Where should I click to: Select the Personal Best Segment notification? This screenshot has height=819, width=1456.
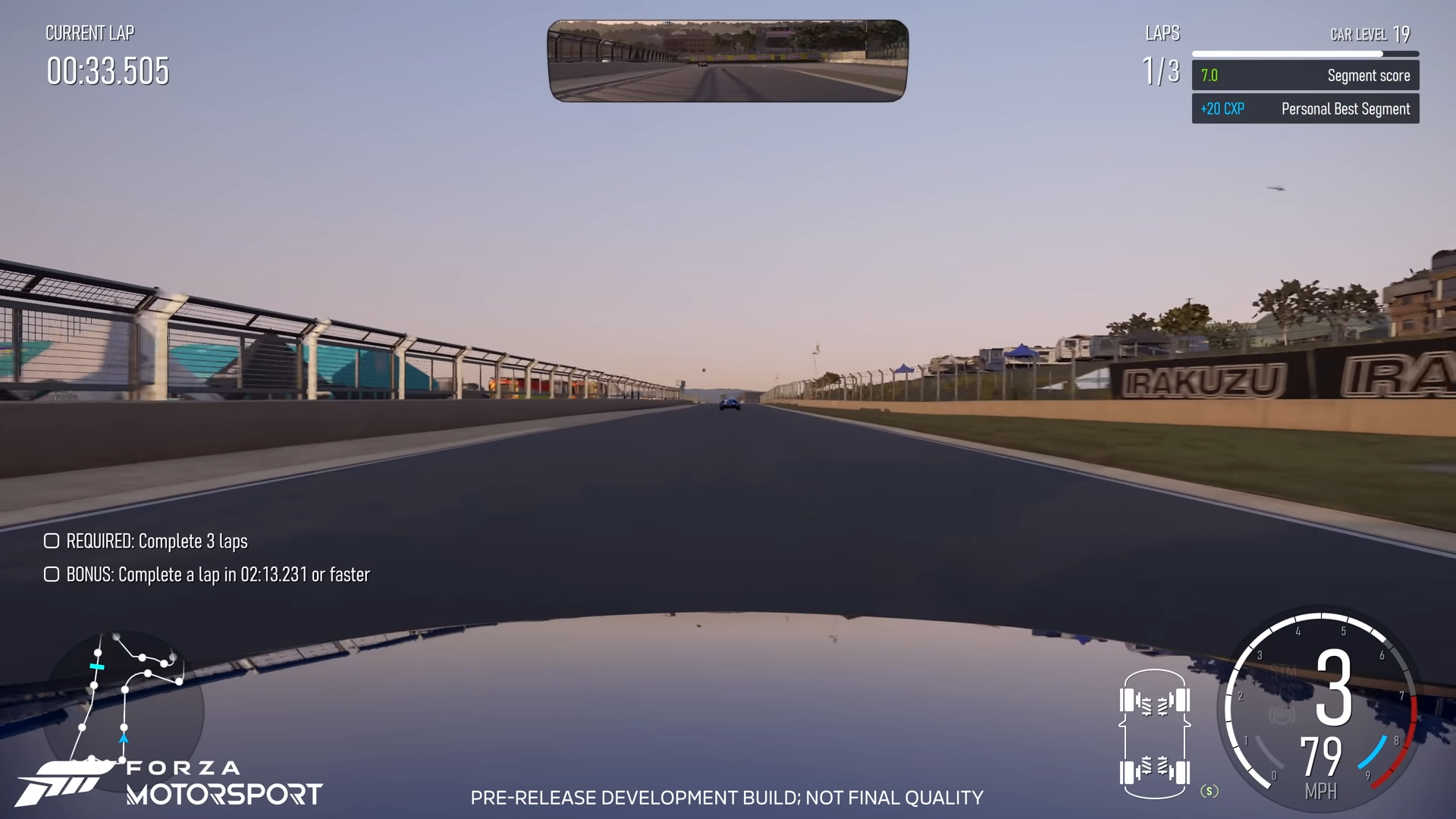1305,108
